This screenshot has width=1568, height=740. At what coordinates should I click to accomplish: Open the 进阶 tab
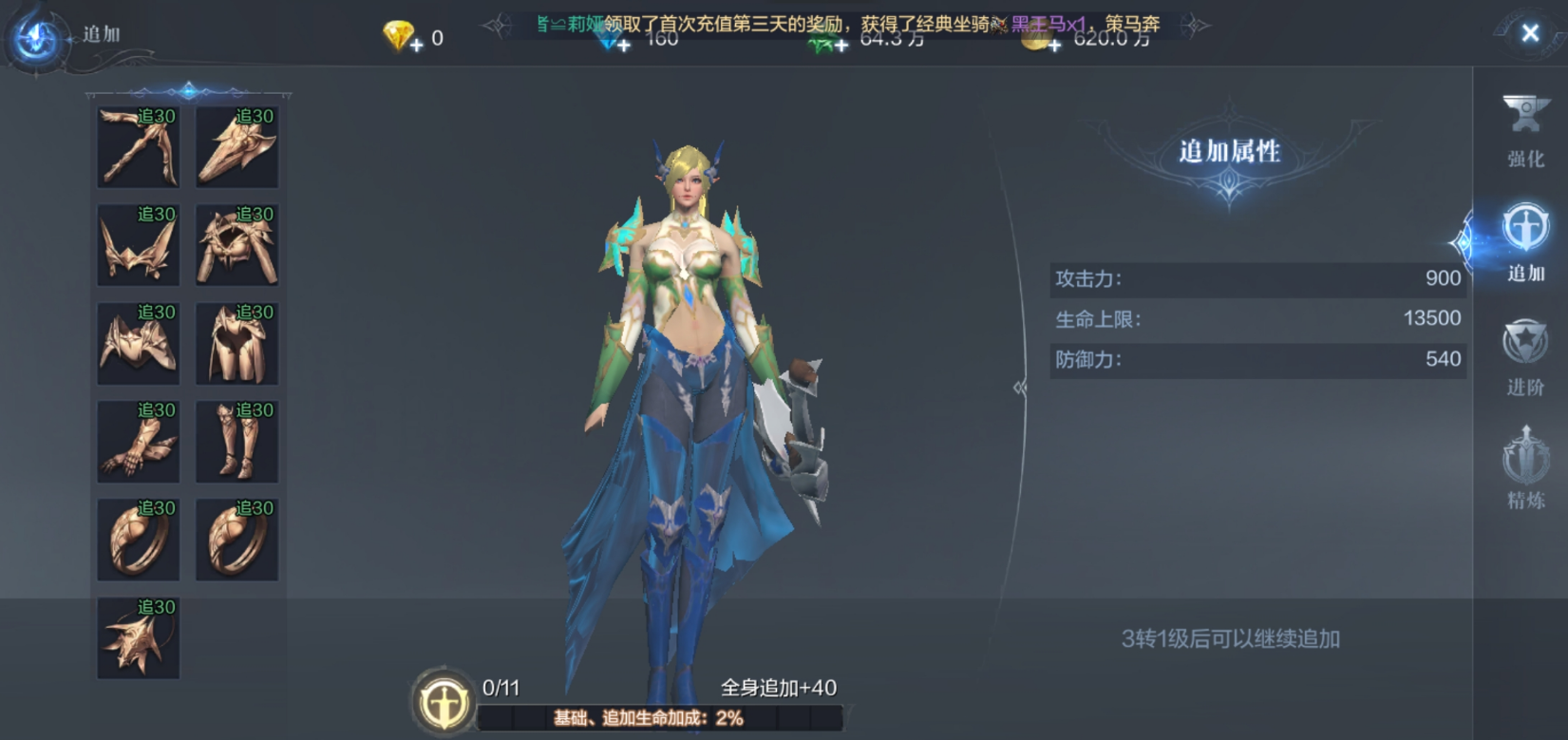click(x=1525, y=358)
